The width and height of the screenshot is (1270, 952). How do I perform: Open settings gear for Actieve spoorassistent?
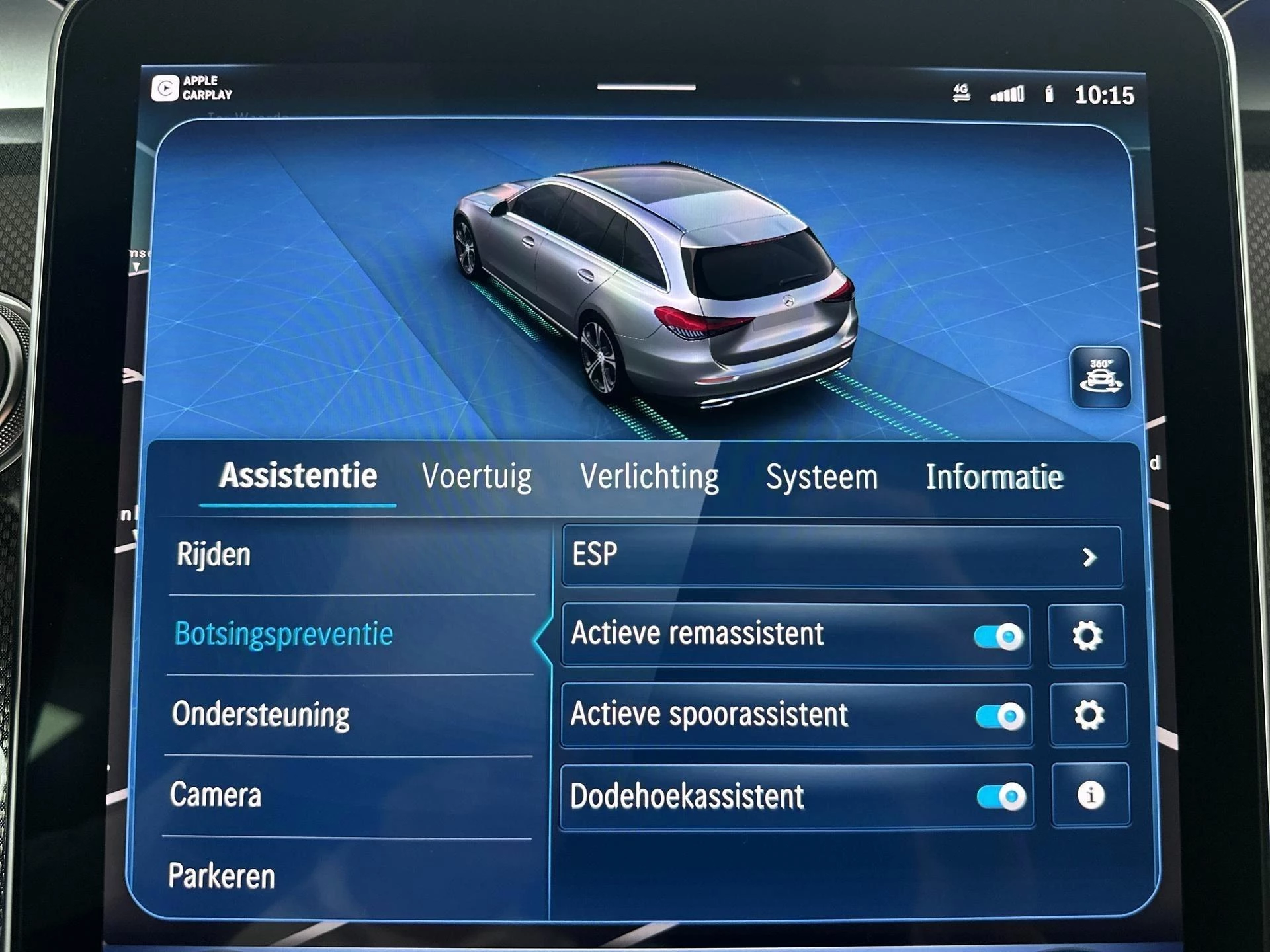1089,715
